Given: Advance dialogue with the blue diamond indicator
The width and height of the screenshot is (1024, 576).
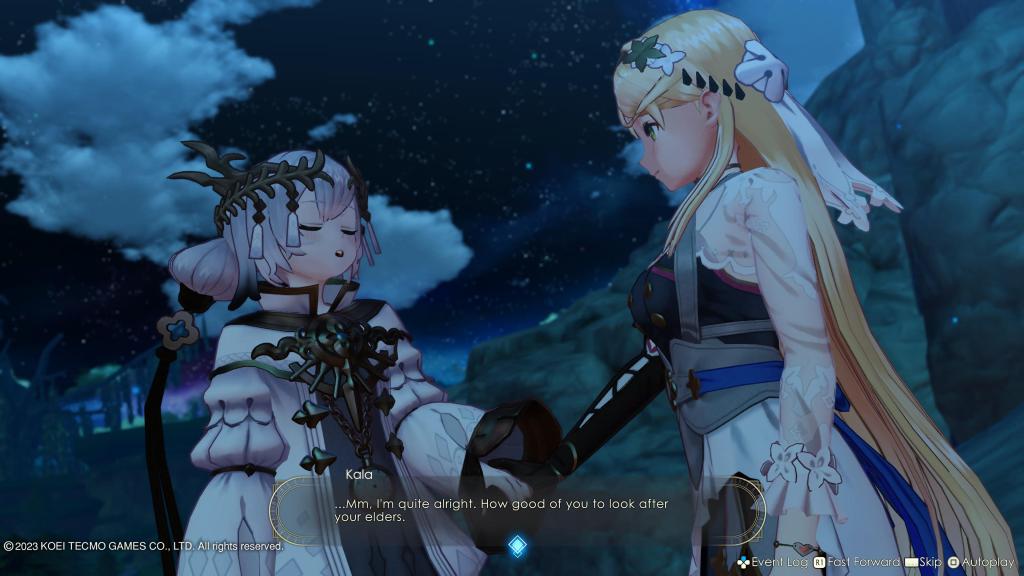Looking at the screenshot, I should [516, 545].
